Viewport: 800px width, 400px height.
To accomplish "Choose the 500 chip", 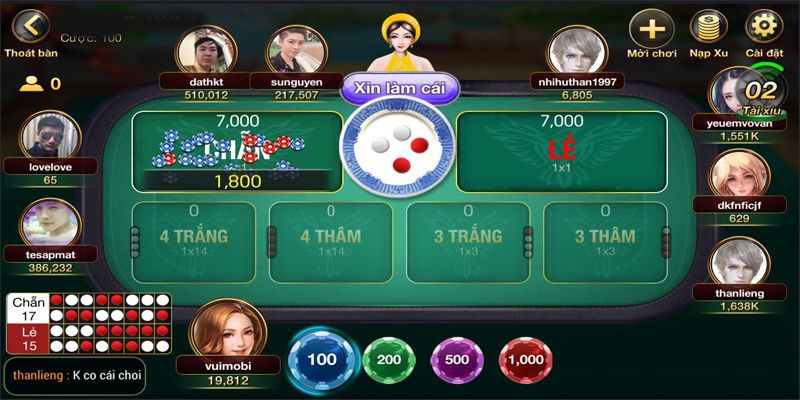I will 456,360.
